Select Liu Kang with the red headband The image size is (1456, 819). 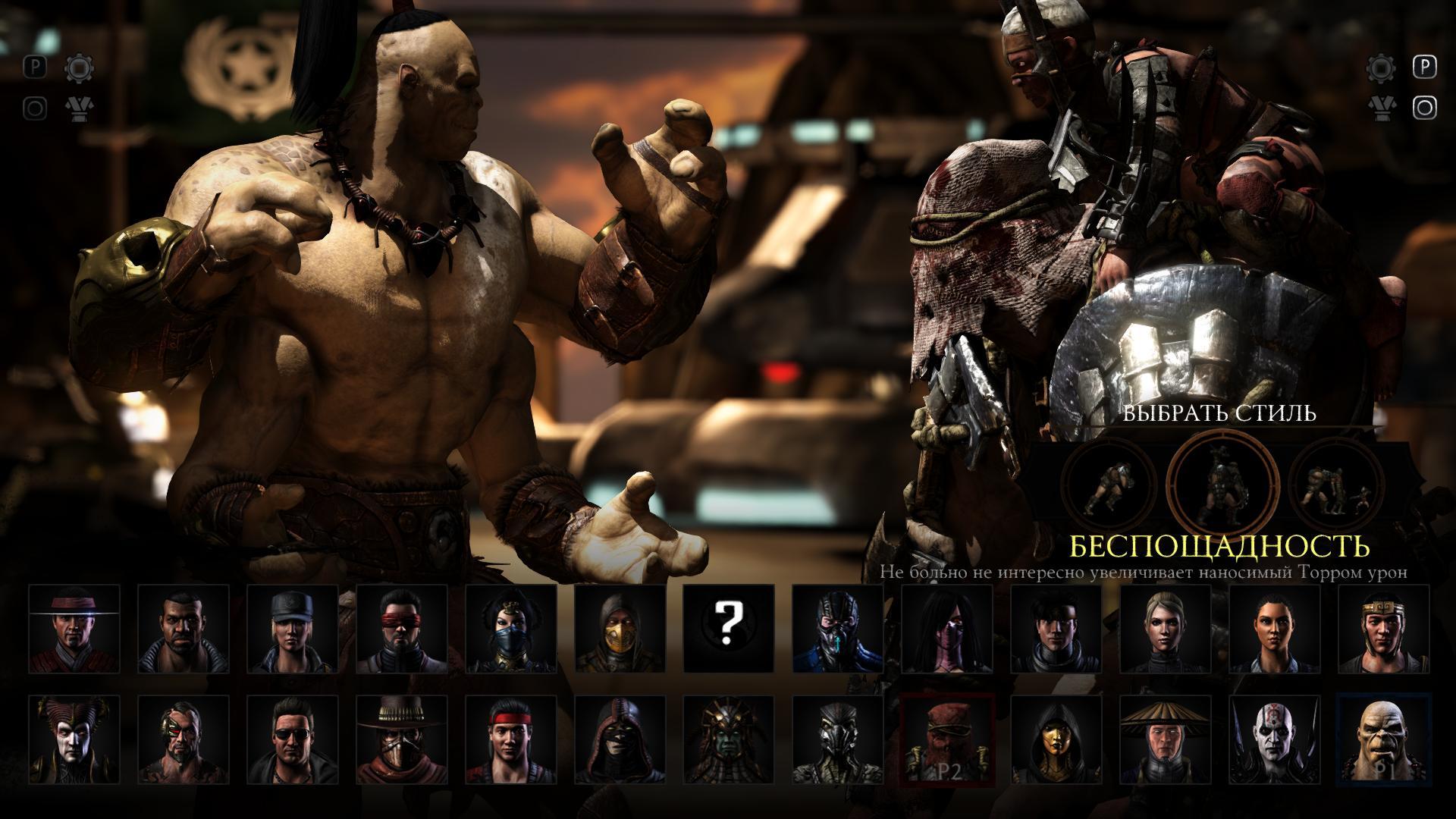511,739
